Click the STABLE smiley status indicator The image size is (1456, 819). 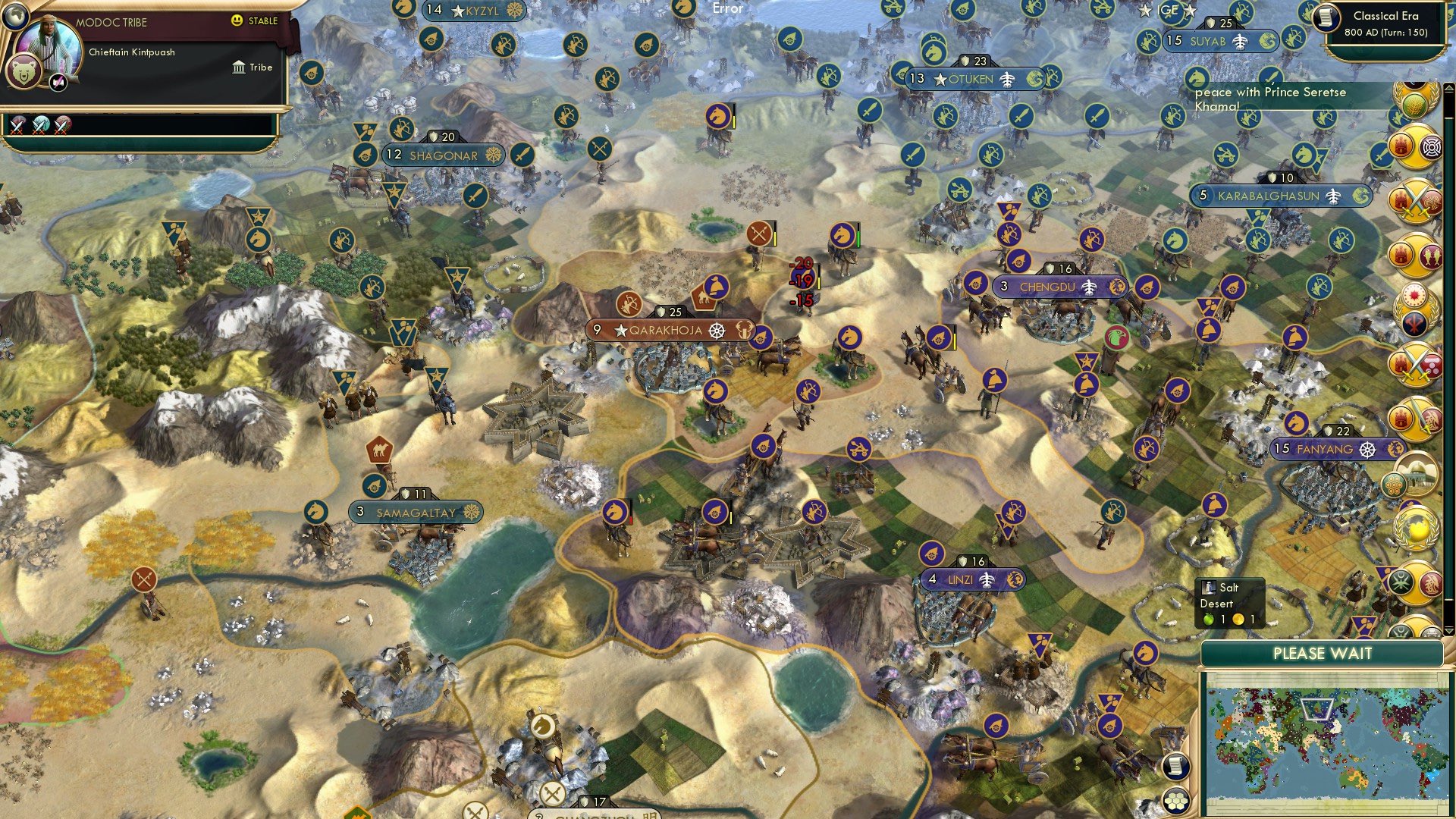point(236,20)
